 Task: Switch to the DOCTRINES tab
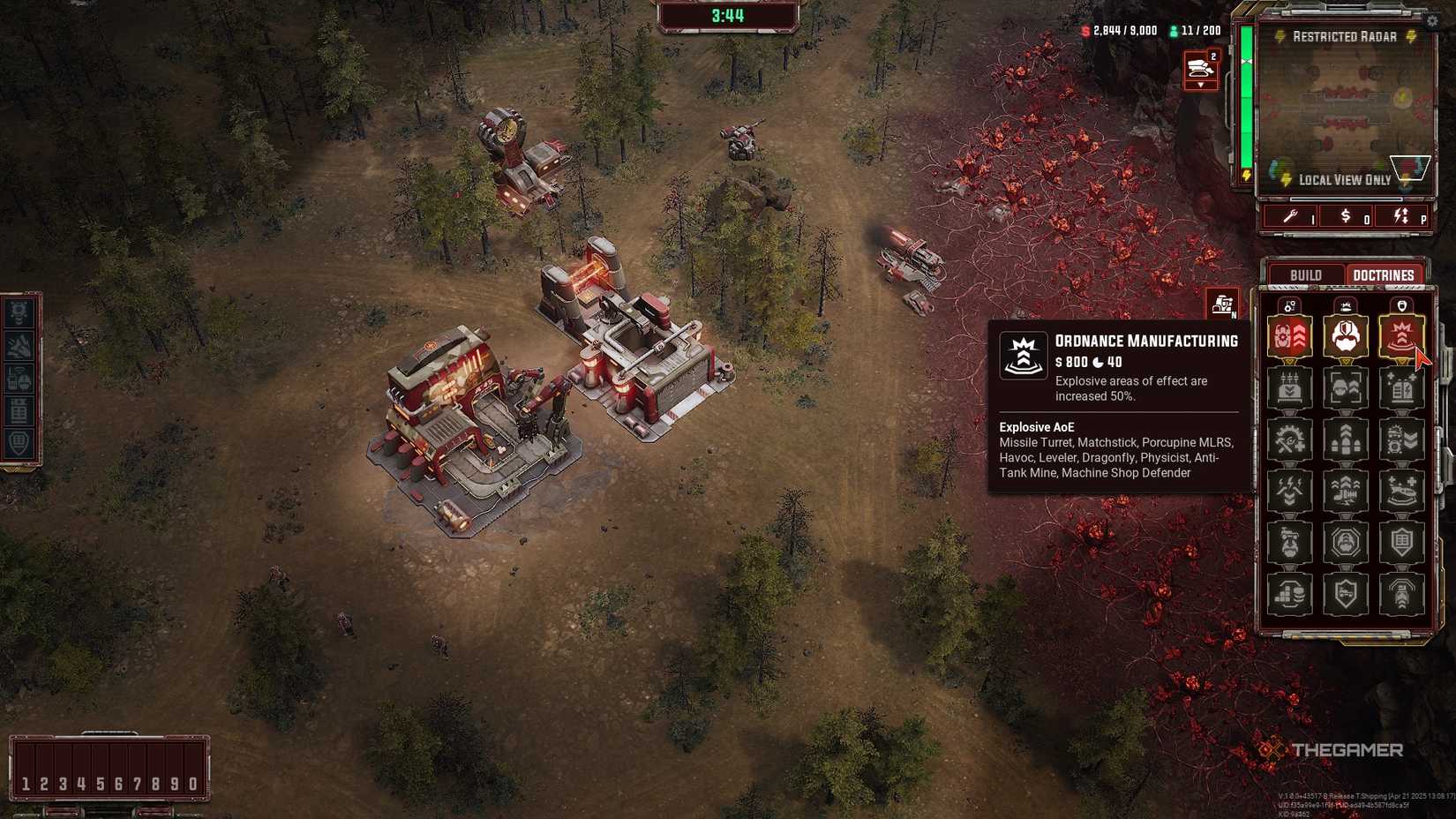click(1384, 275)
